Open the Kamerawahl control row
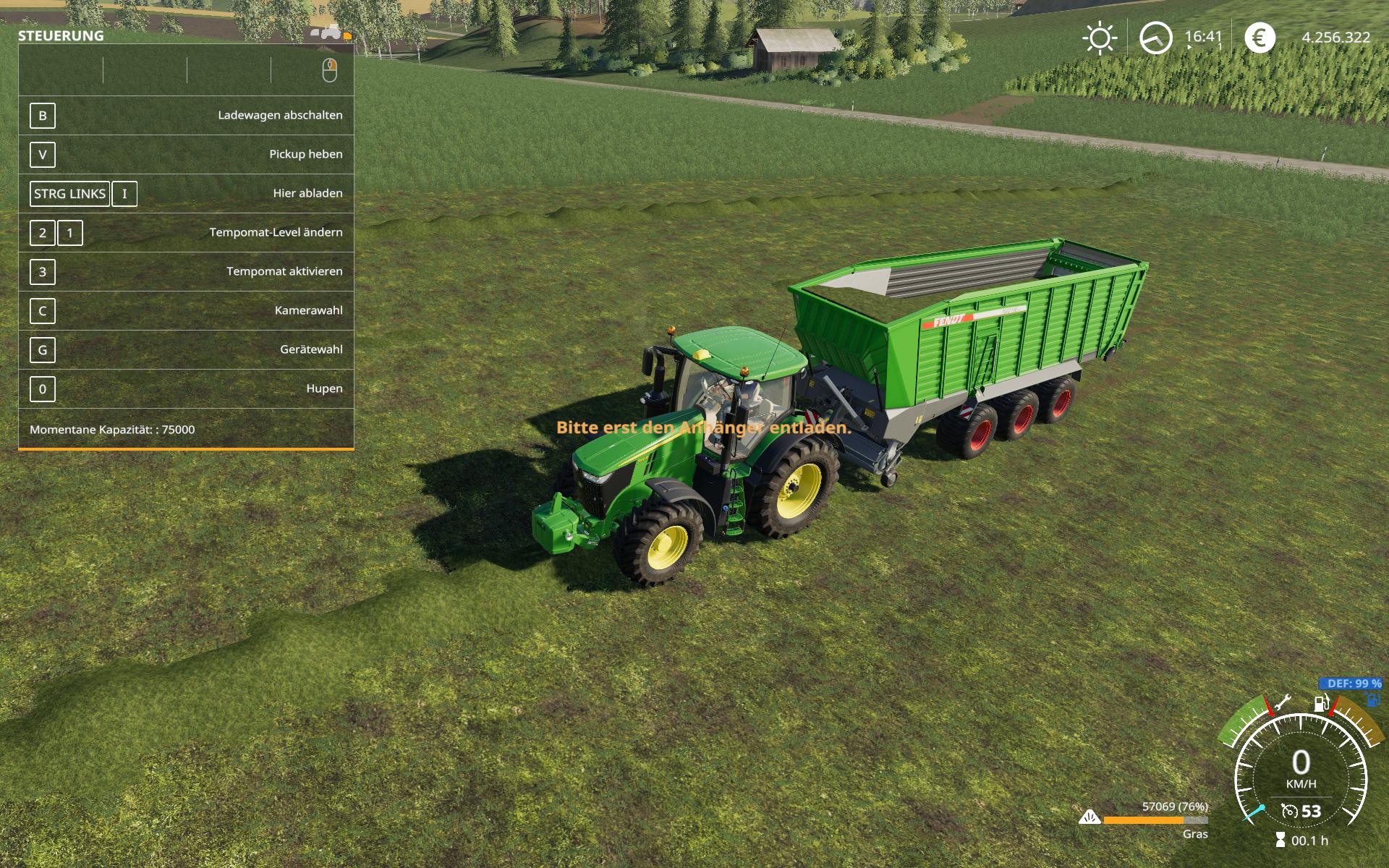 click(186, 311)
